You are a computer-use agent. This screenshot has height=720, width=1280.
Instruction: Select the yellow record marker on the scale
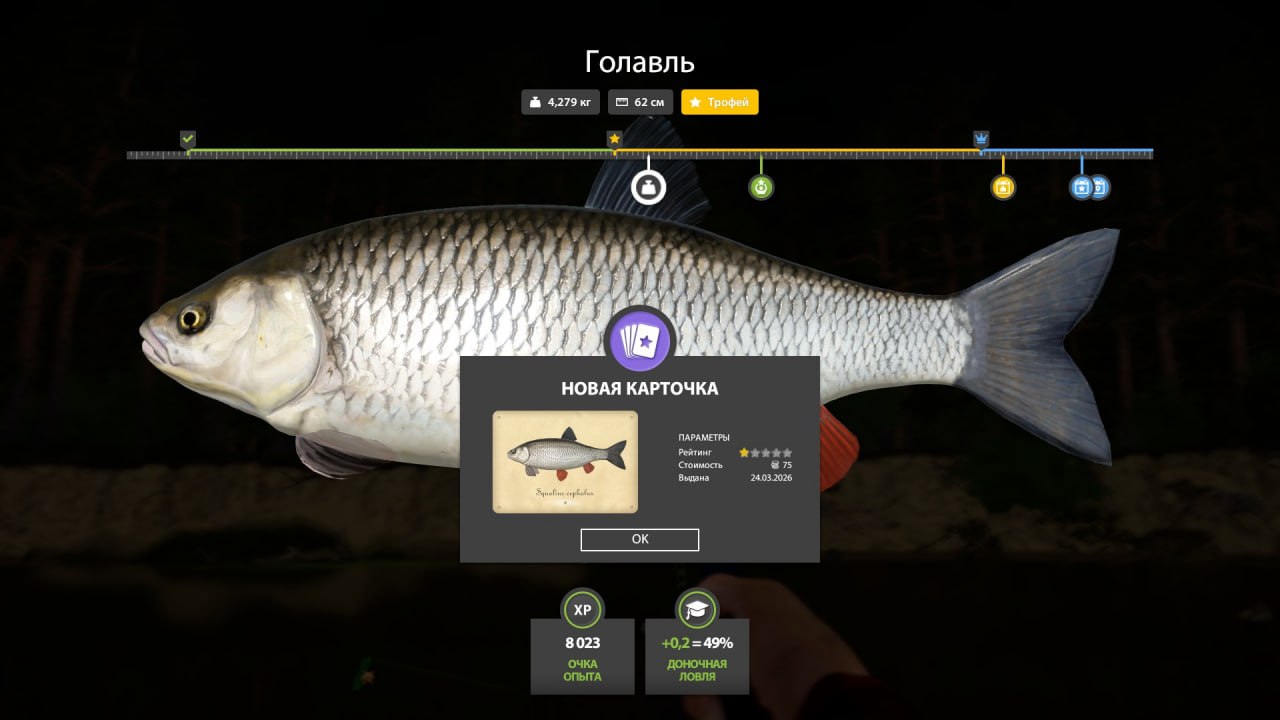(1003, 187)
